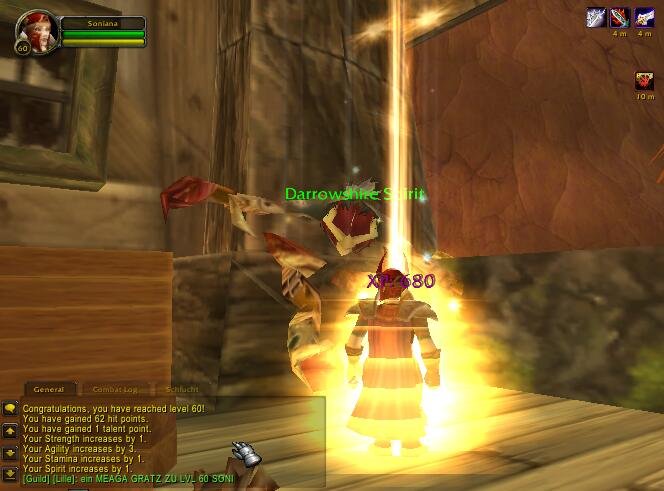Click the Lille guild chat message
The image size is (664, 491).
coord(128,479)
